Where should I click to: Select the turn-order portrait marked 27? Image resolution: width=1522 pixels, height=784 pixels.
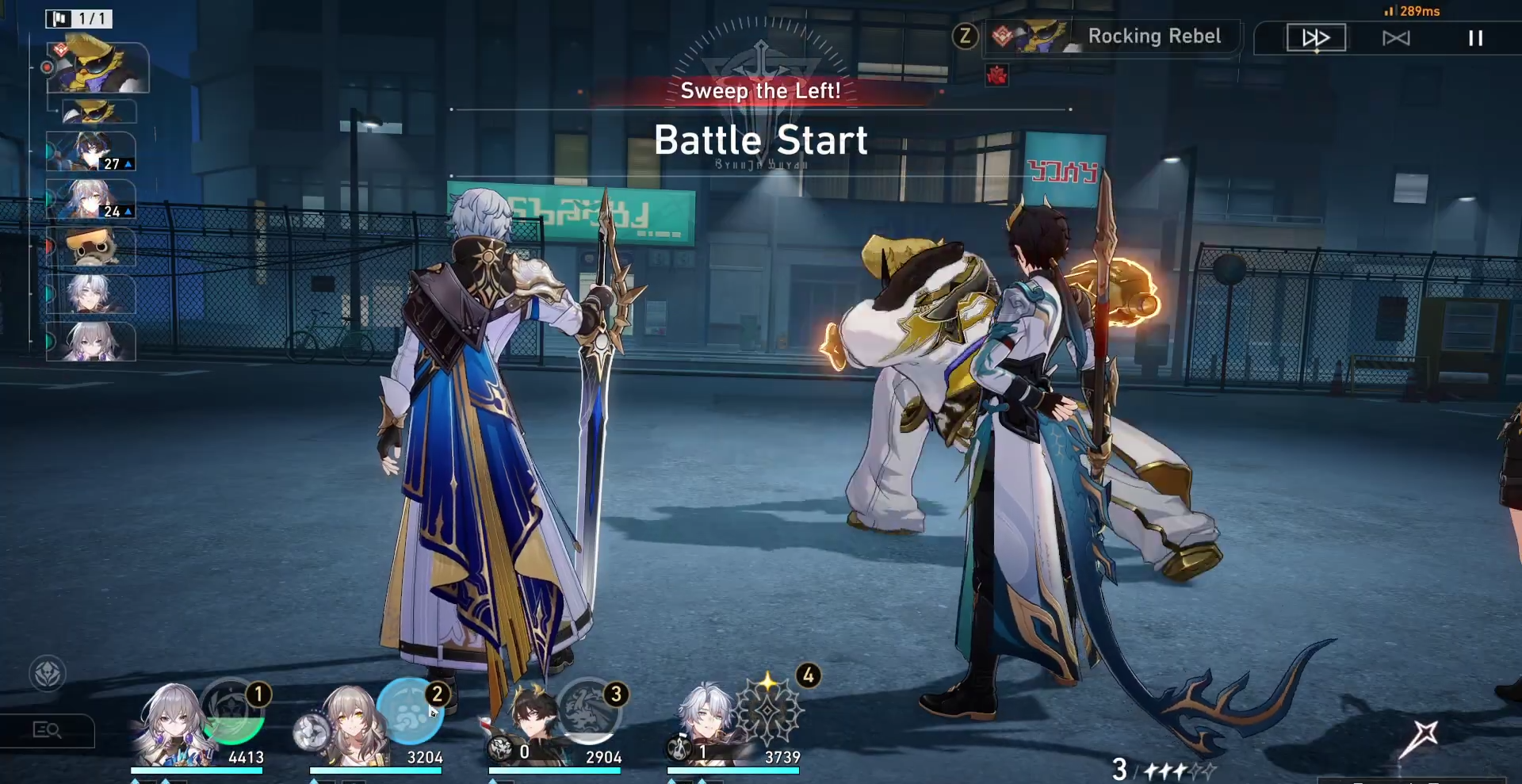click(90, 151)
